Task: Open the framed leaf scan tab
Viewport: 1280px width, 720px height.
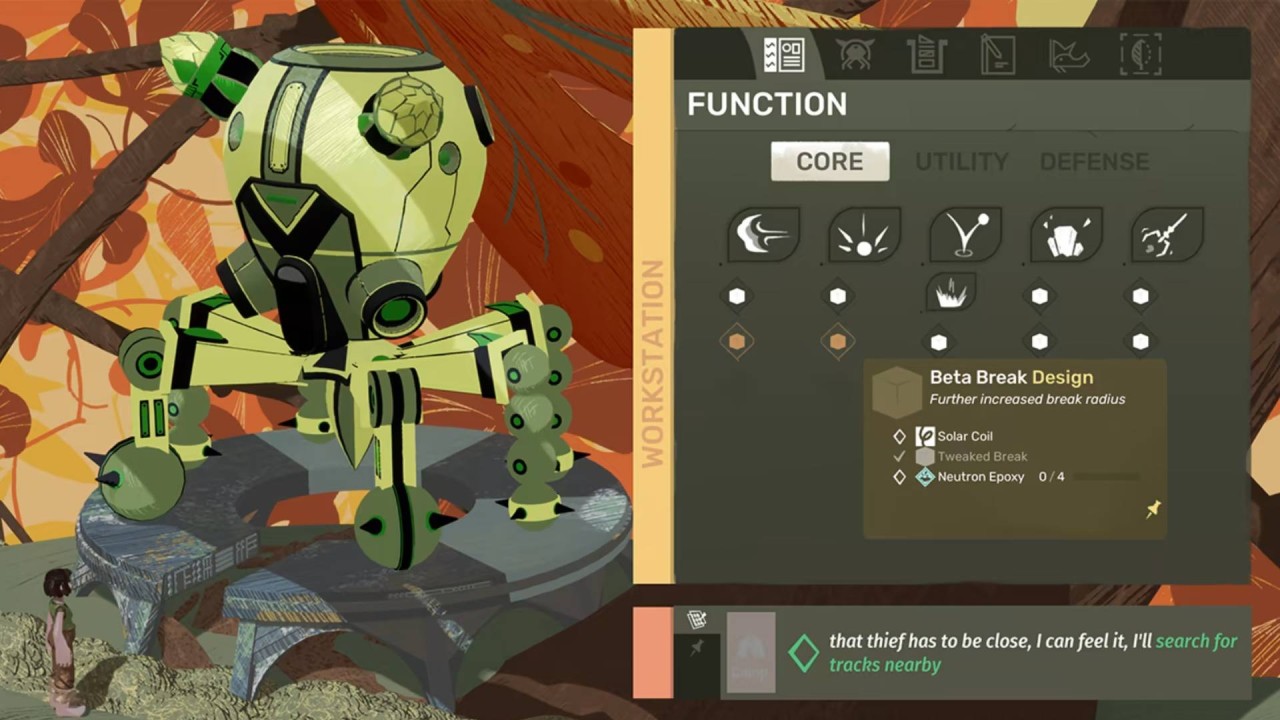Action: pos(1140,55)
